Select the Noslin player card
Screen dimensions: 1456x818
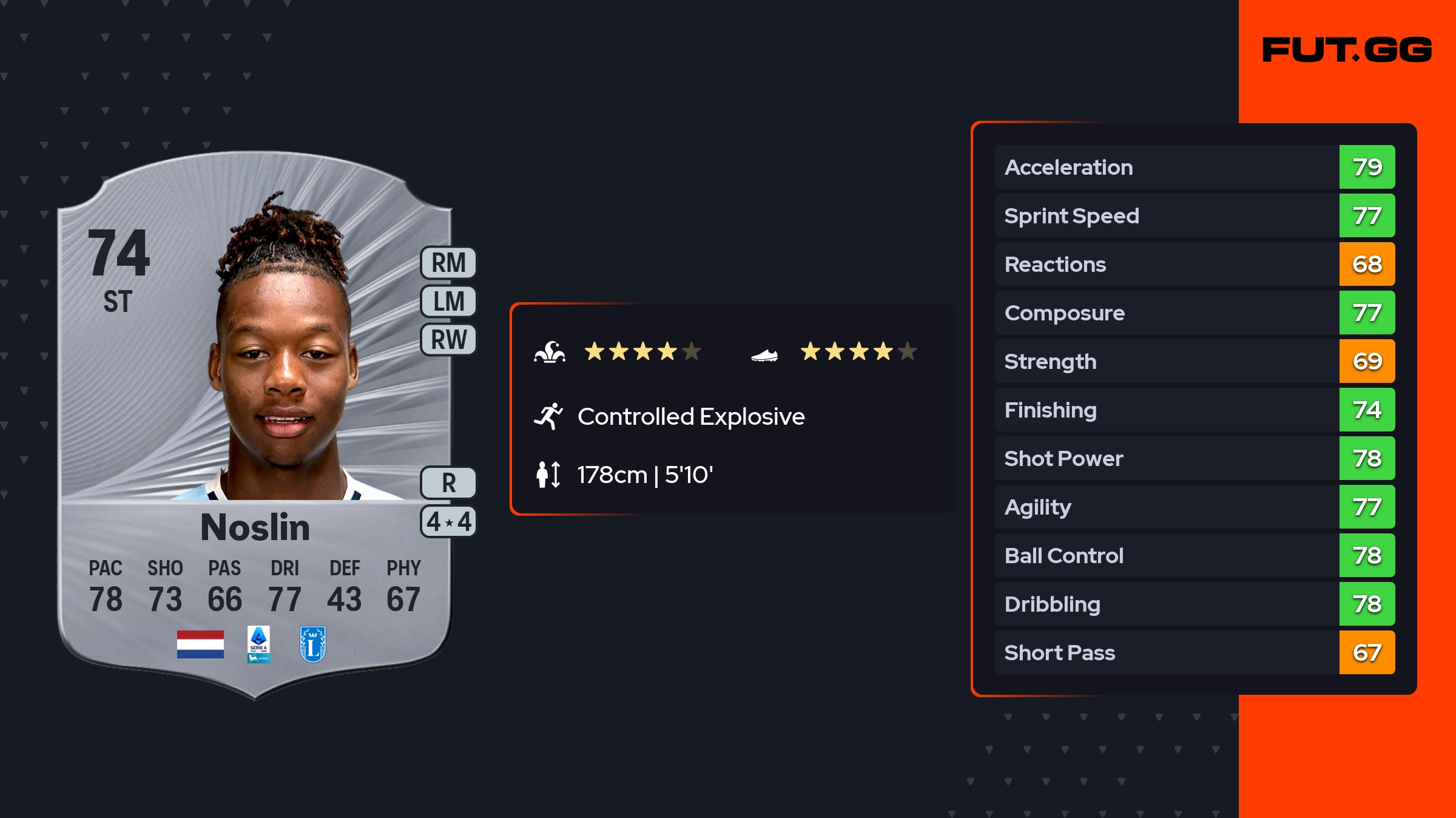pyautogui.click(x=255, y=425)
